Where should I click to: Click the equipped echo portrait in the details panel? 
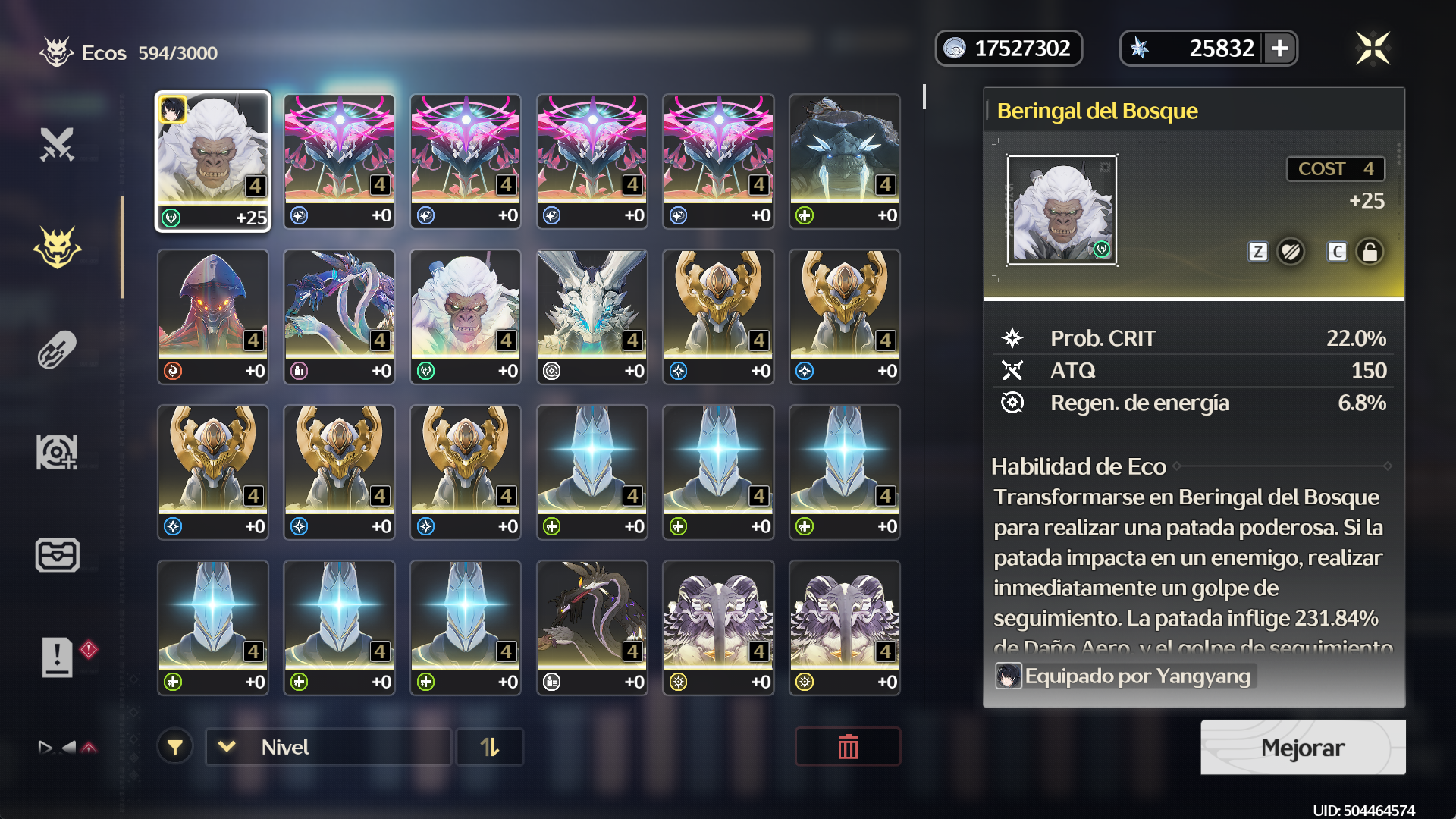pos(1062,211)
